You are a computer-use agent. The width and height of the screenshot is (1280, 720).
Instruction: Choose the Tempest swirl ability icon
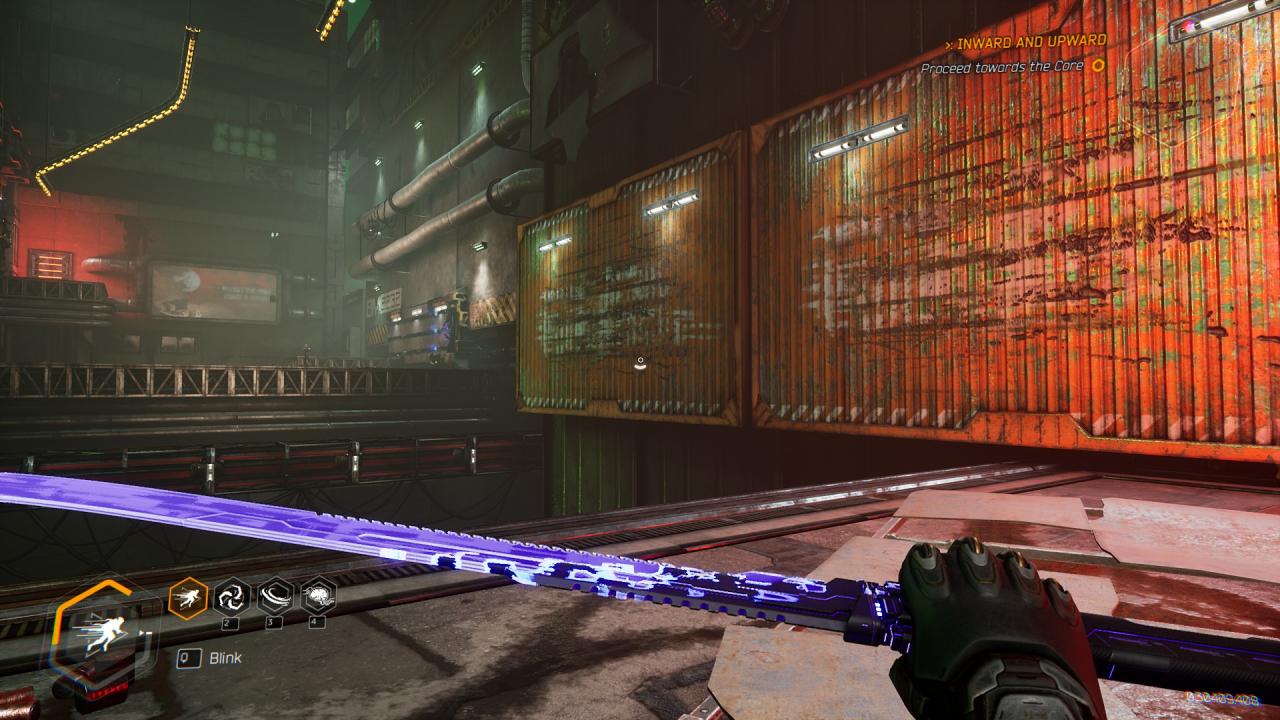tap(232, 597)
